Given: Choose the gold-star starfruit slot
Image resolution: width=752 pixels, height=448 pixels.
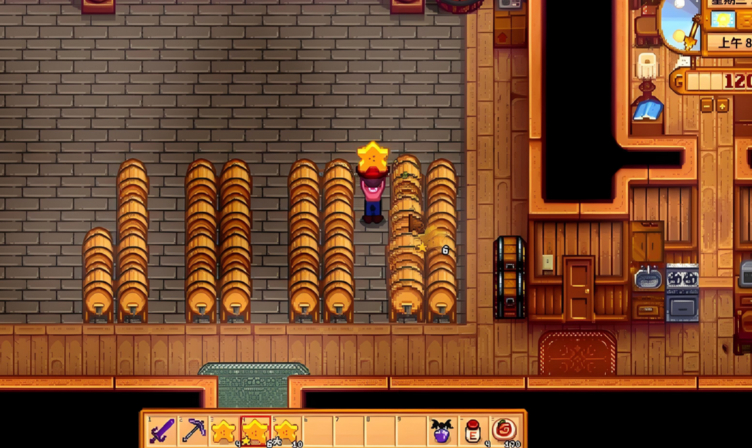Looking at the screenshot, I should 255,431.
